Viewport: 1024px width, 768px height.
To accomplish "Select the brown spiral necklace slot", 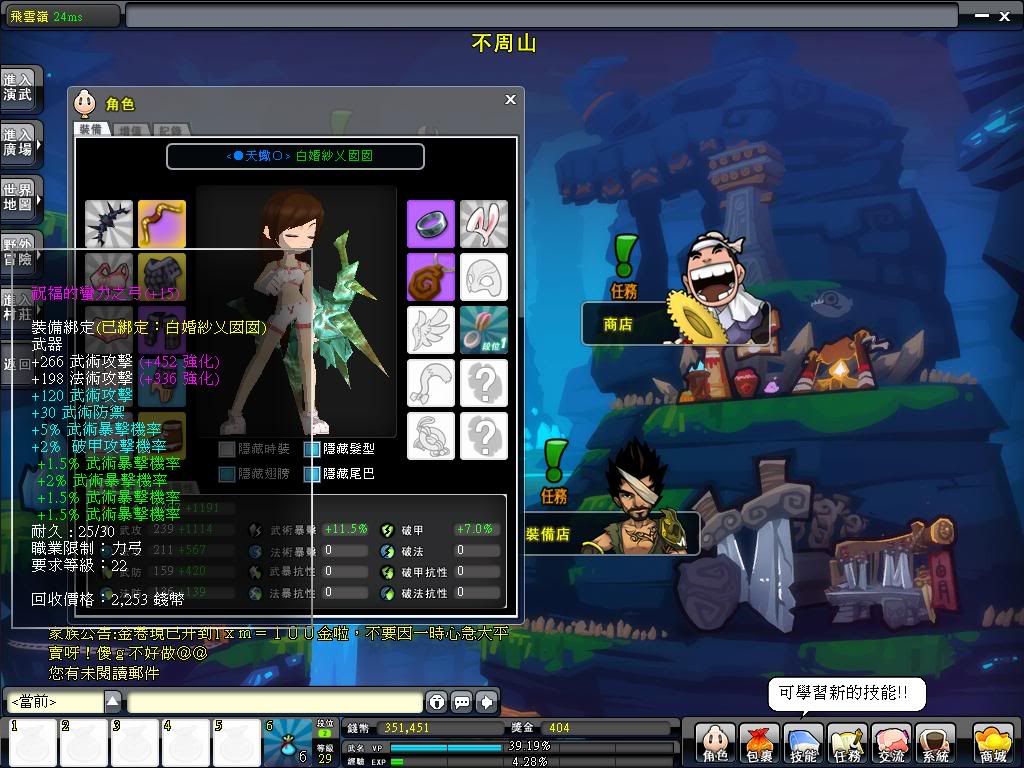I will (x=431, y=277).
